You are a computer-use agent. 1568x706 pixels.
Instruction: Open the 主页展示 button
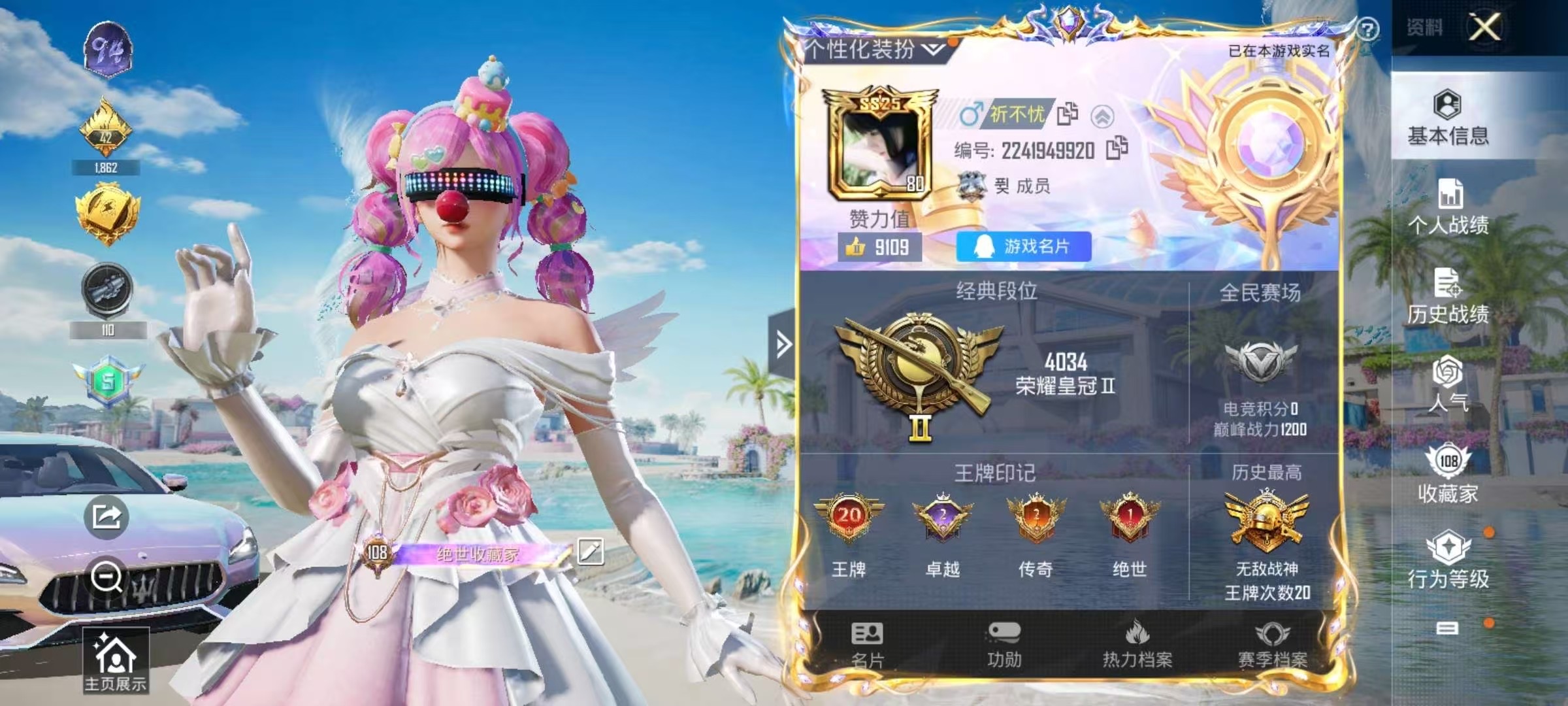pos(116,661)
